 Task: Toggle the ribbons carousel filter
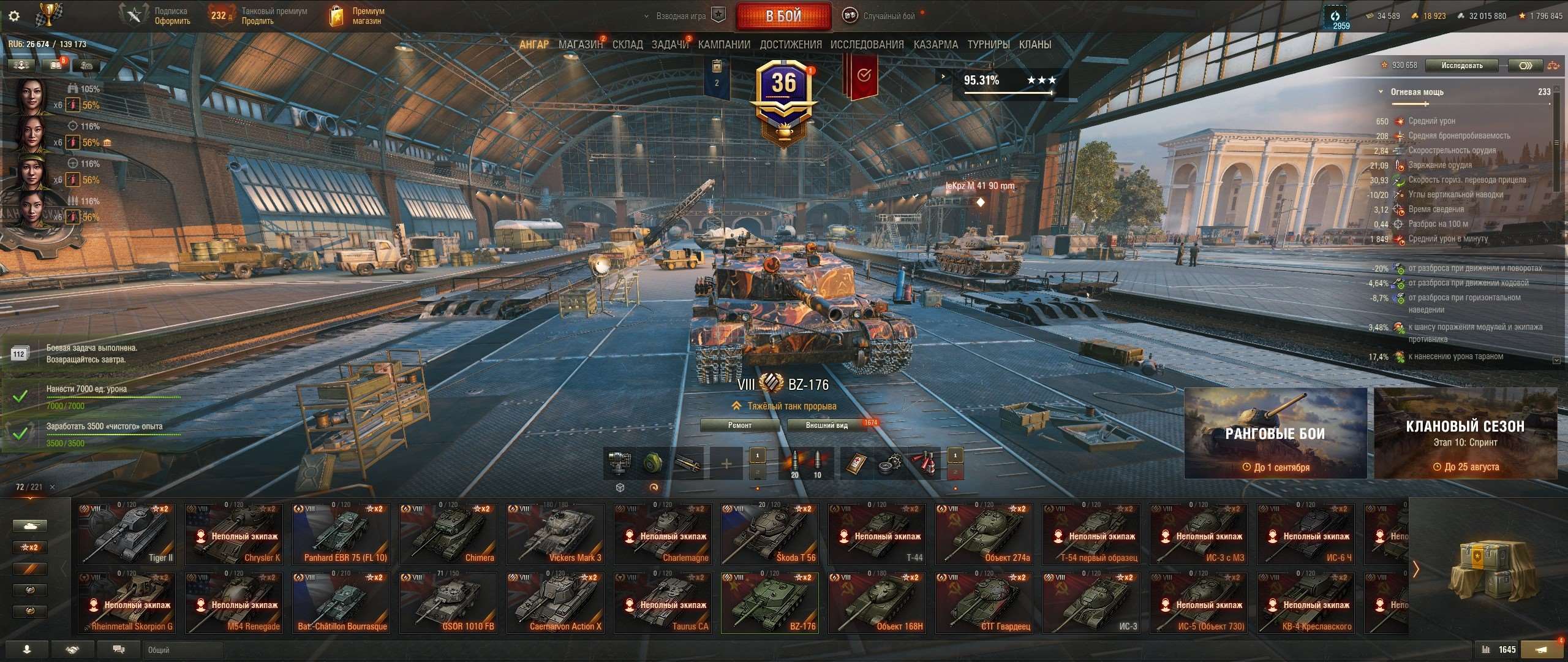[x=30, y=568]
